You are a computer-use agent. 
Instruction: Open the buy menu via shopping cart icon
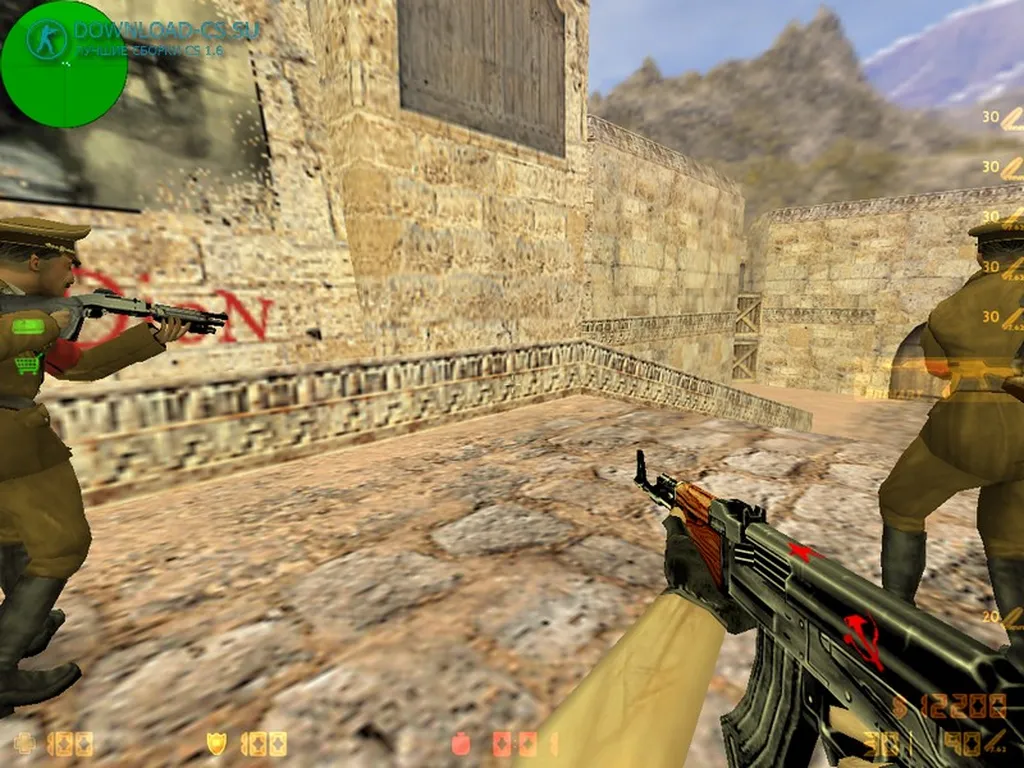click(x=29, y=365)
